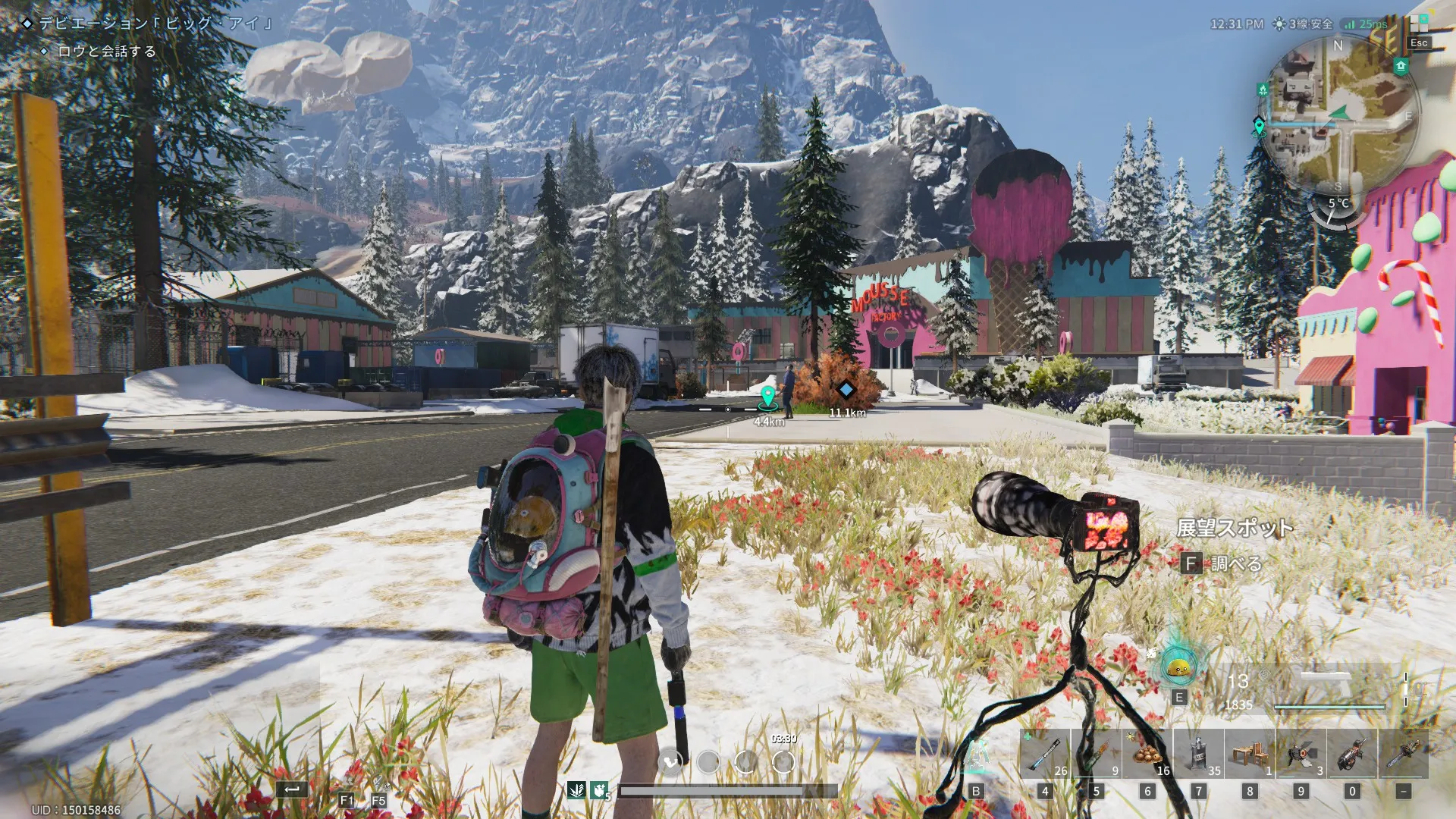
Task: Activate the yellow blob deviation icon
Action: pyautogui.click(x=1178, y=667)
